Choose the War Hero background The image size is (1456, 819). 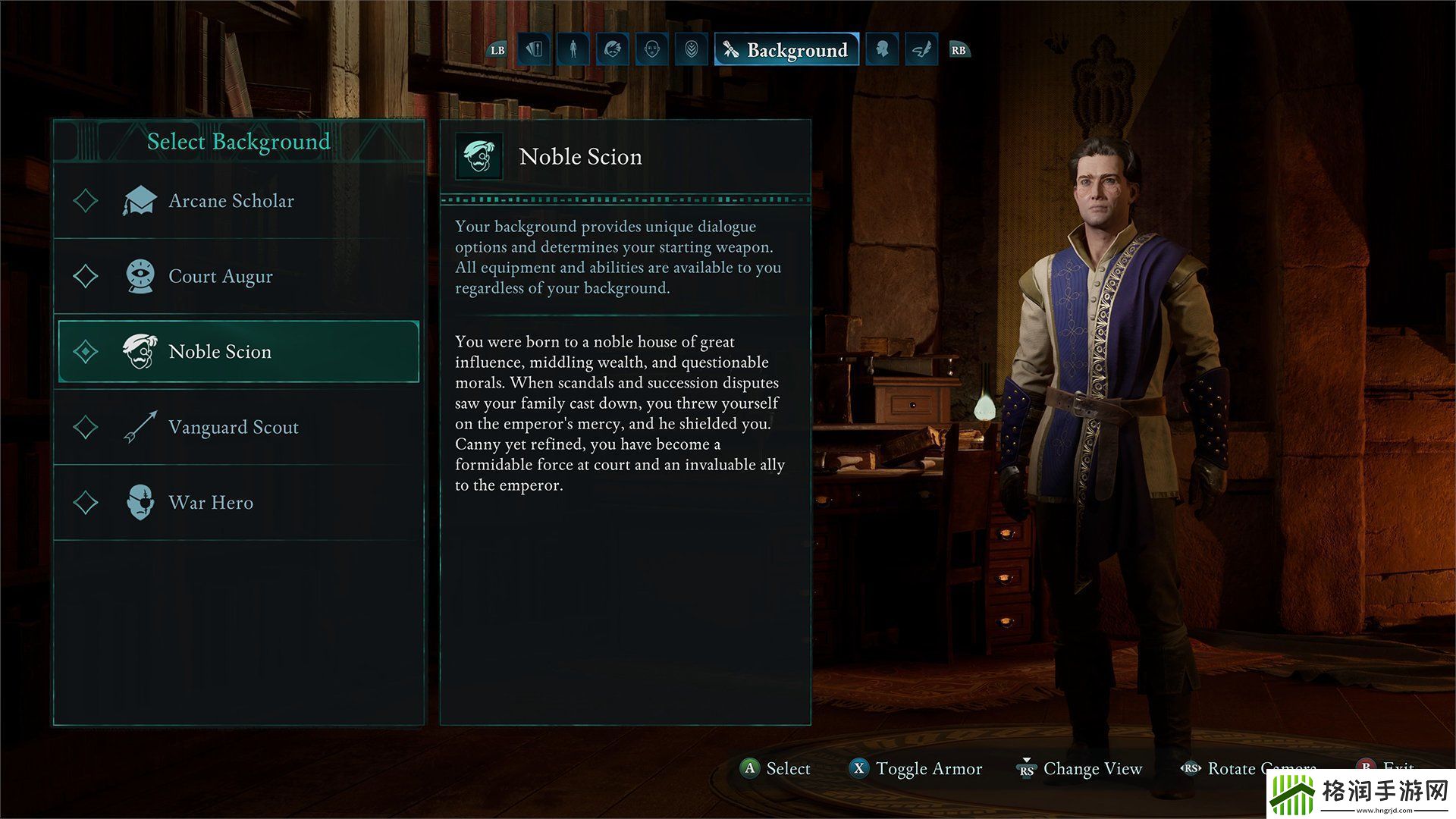211,503
